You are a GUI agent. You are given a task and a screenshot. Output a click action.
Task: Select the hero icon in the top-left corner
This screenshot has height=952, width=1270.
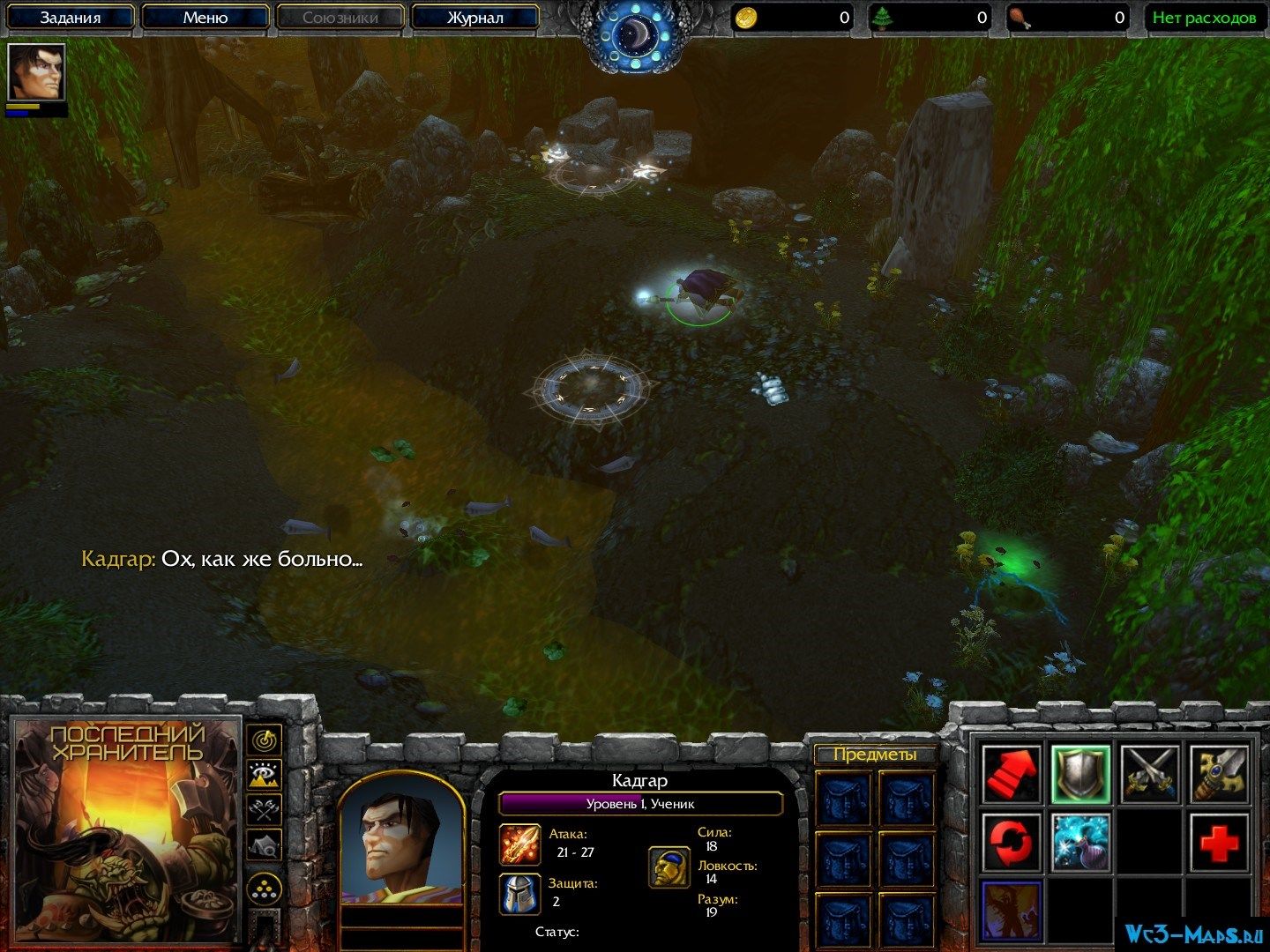click(x=36, y=73)
